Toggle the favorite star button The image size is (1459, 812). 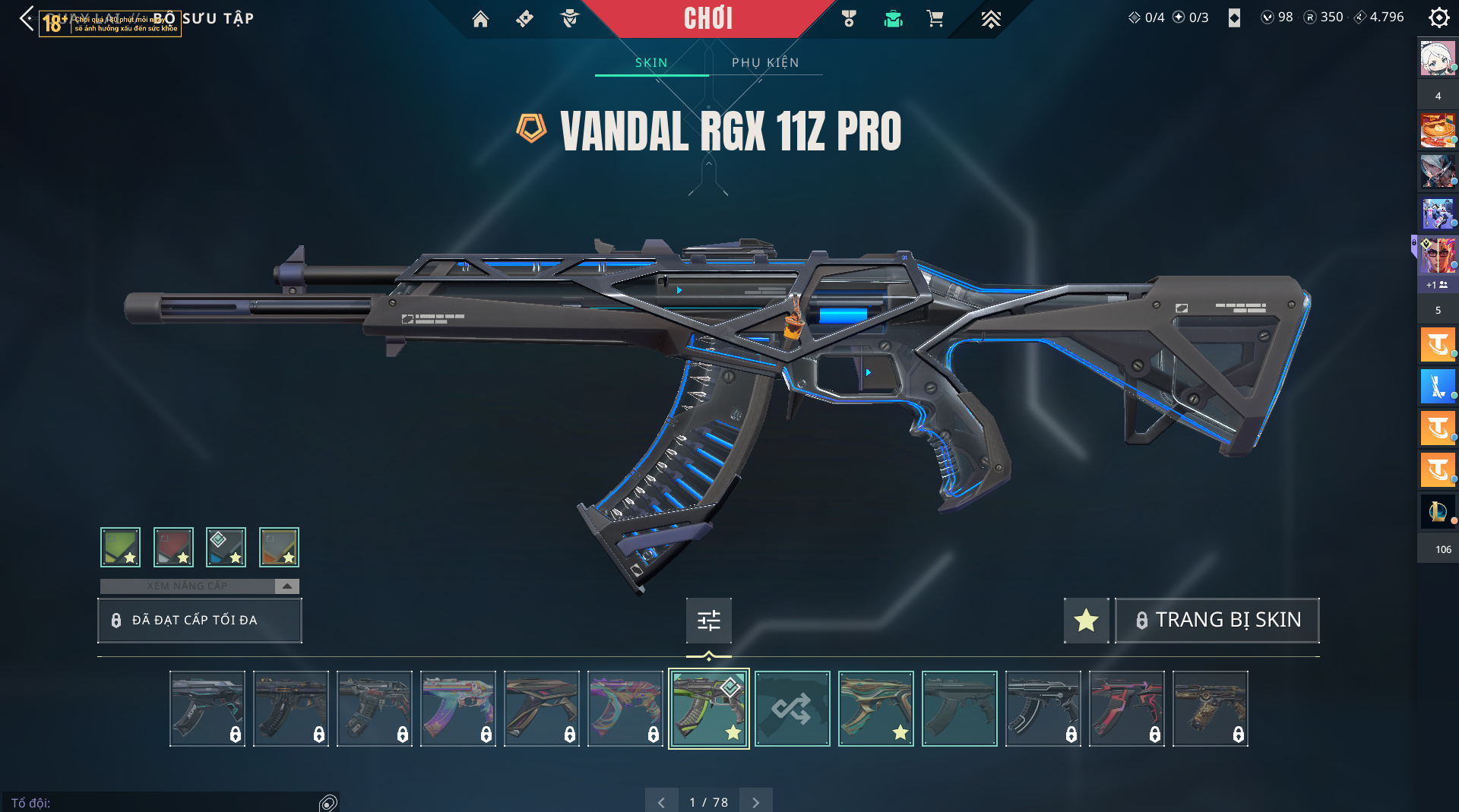click(1086, 620)
